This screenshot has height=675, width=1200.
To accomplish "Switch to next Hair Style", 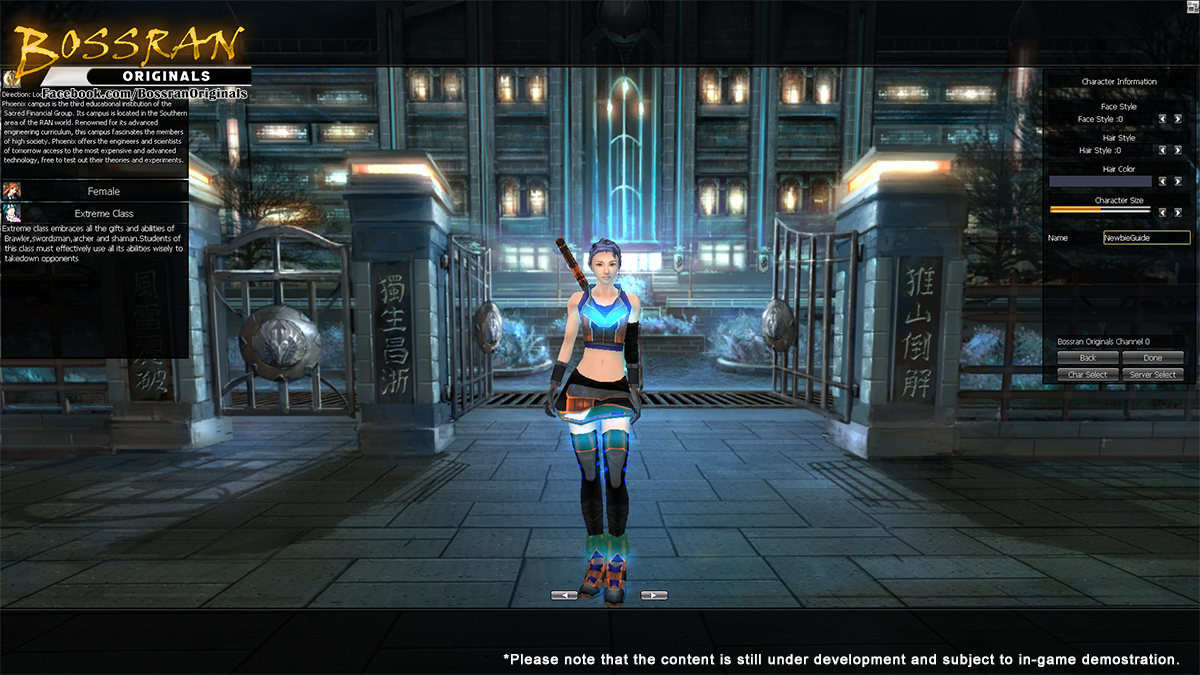I will pos(1178,150).
